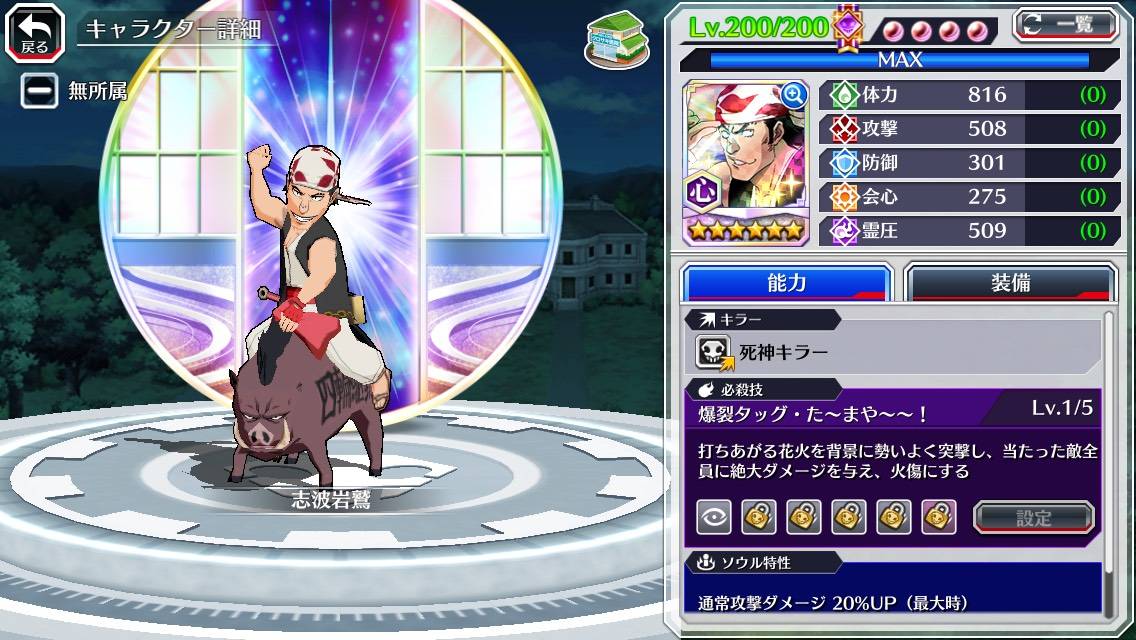Screen dimensions: 1136x640
Task: Open the 設定 special move settings
Action: [1034, 517]
